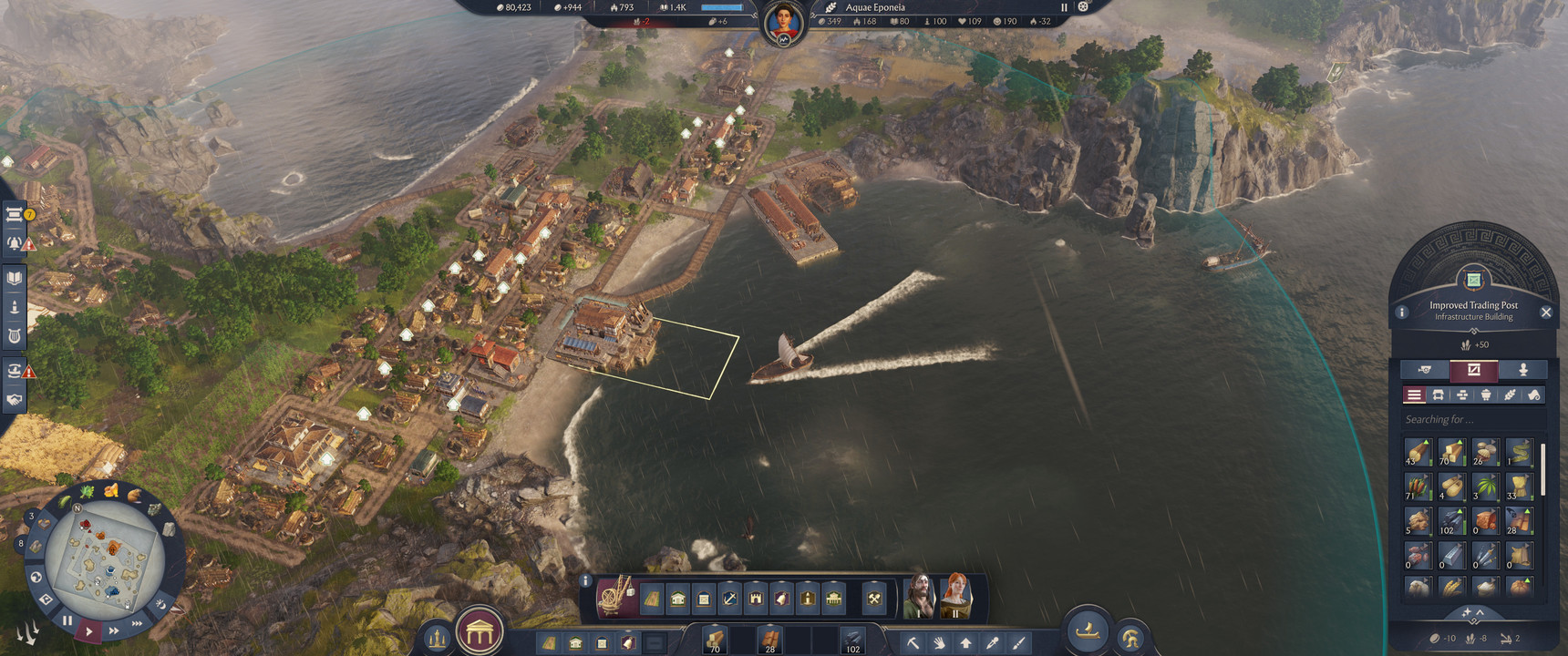The image size is (1568, 656).
Task: Pause game speed on the minimap dial
Action: pyautogui.click(x=67, y=620)
